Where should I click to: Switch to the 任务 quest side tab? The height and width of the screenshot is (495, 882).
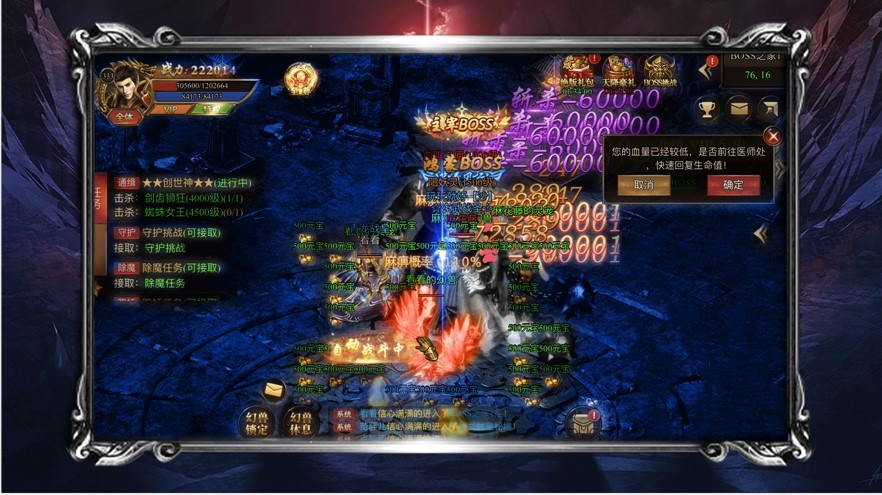[x=98, y=196]
